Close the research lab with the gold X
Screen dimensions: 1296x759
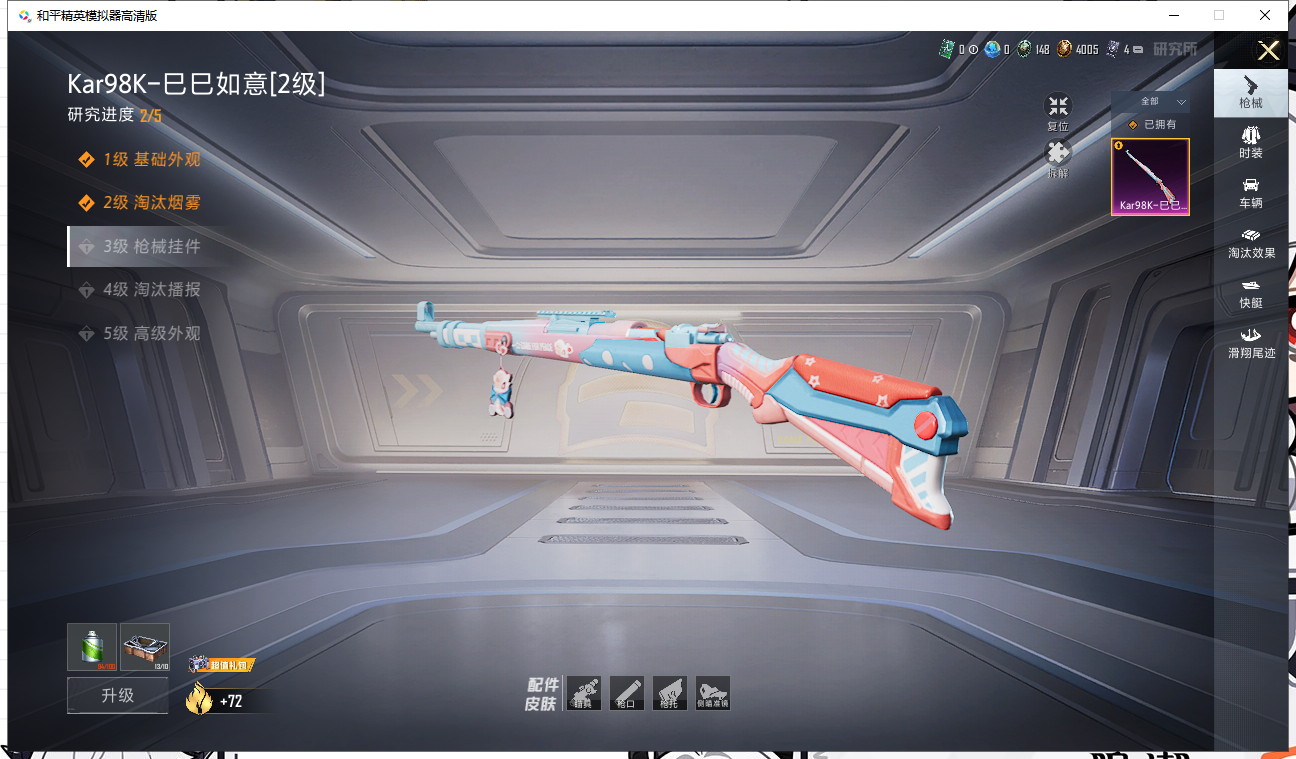pyautogui.click(x=1268, y=51)
